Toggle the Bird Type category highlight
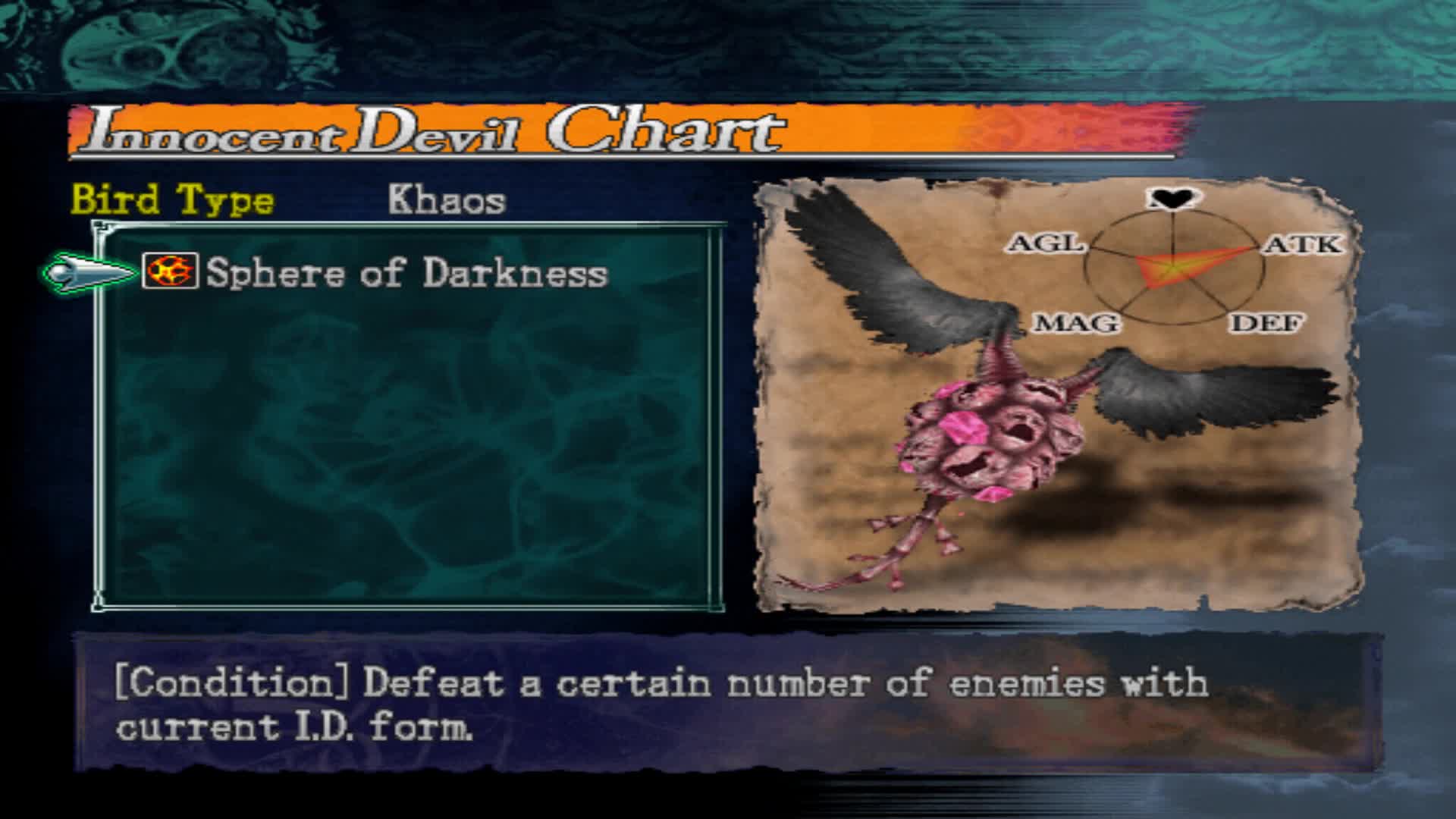The width and height of the screenshot is (1456, 819). pyautogui.click(x=173, y=199)
